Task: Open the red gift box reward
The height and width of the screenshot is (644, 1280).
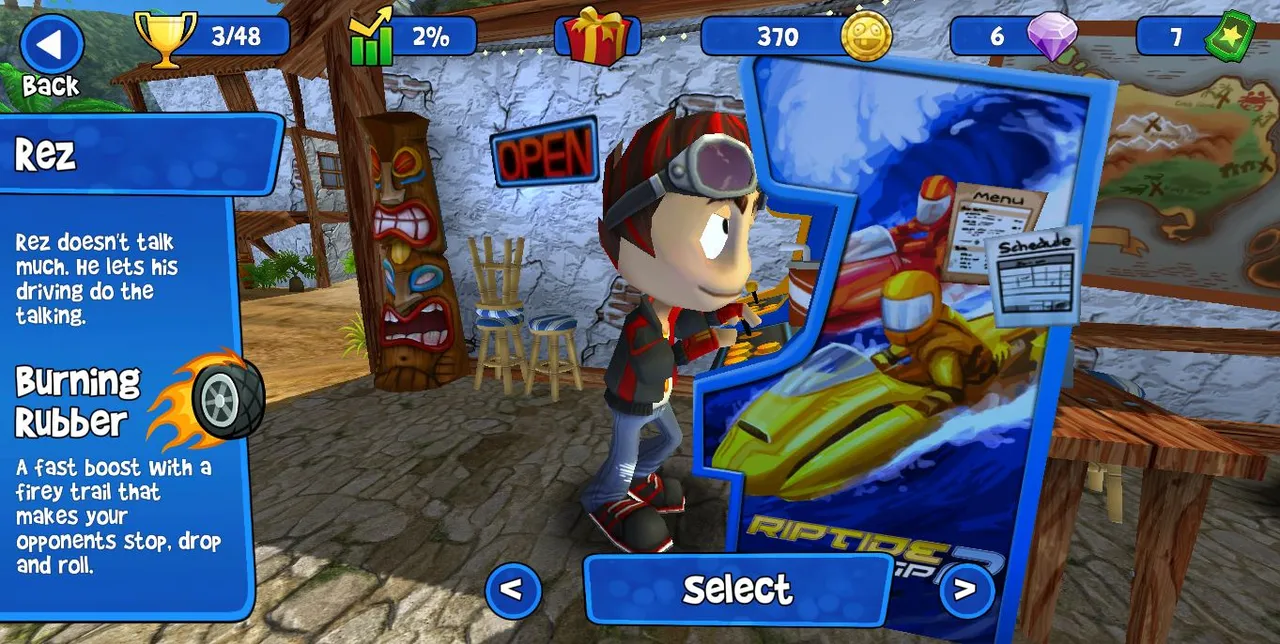Action: point(596,37)
